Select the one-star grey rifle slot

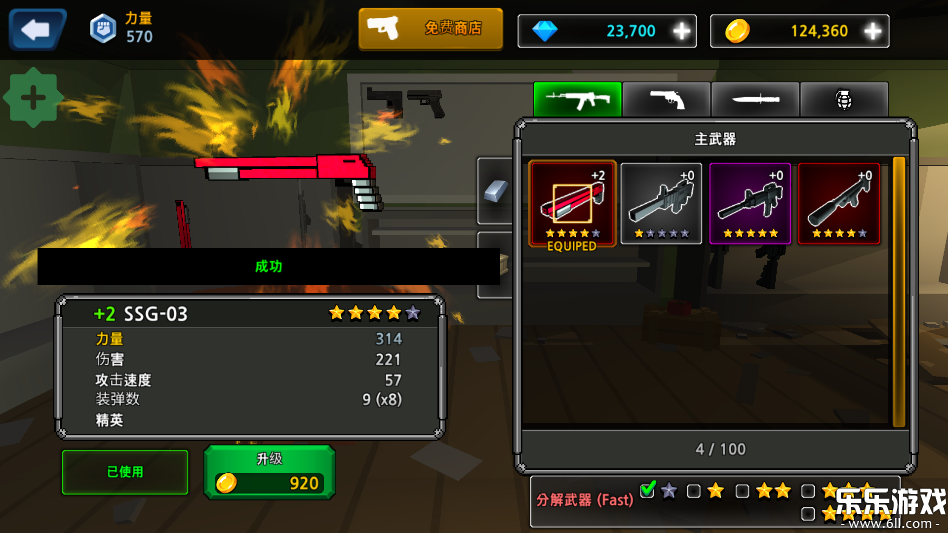[x=661, y=204]
